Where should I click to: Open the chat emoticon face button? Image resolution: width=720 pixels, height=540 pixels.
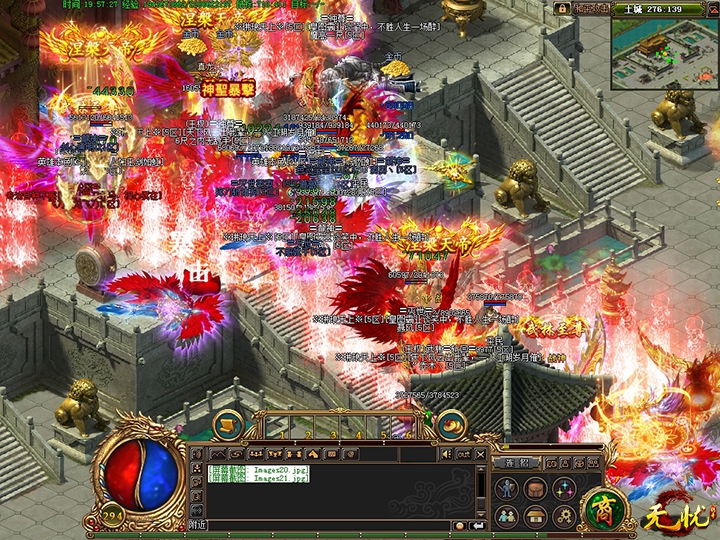[x=459, y=524]
